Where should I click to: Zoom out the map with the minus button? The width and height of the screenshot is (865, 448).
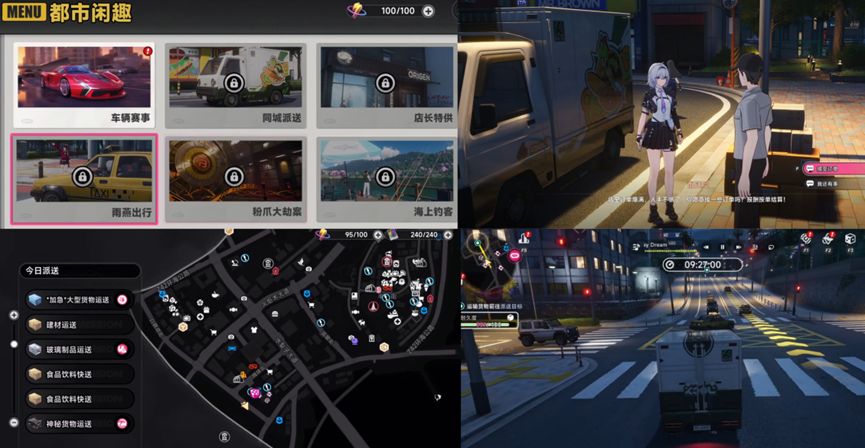14,423
